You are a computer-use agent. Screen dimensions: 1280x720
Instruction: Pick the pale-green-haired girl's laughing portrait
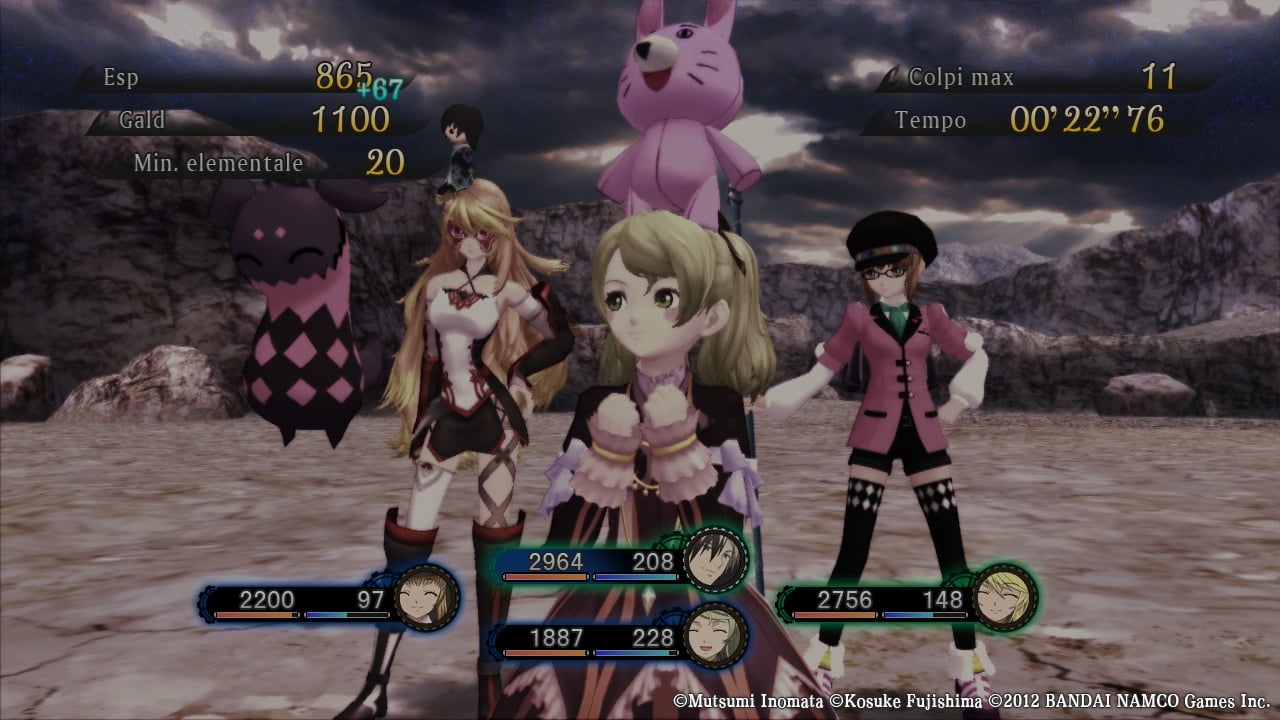tap(716, 636)
